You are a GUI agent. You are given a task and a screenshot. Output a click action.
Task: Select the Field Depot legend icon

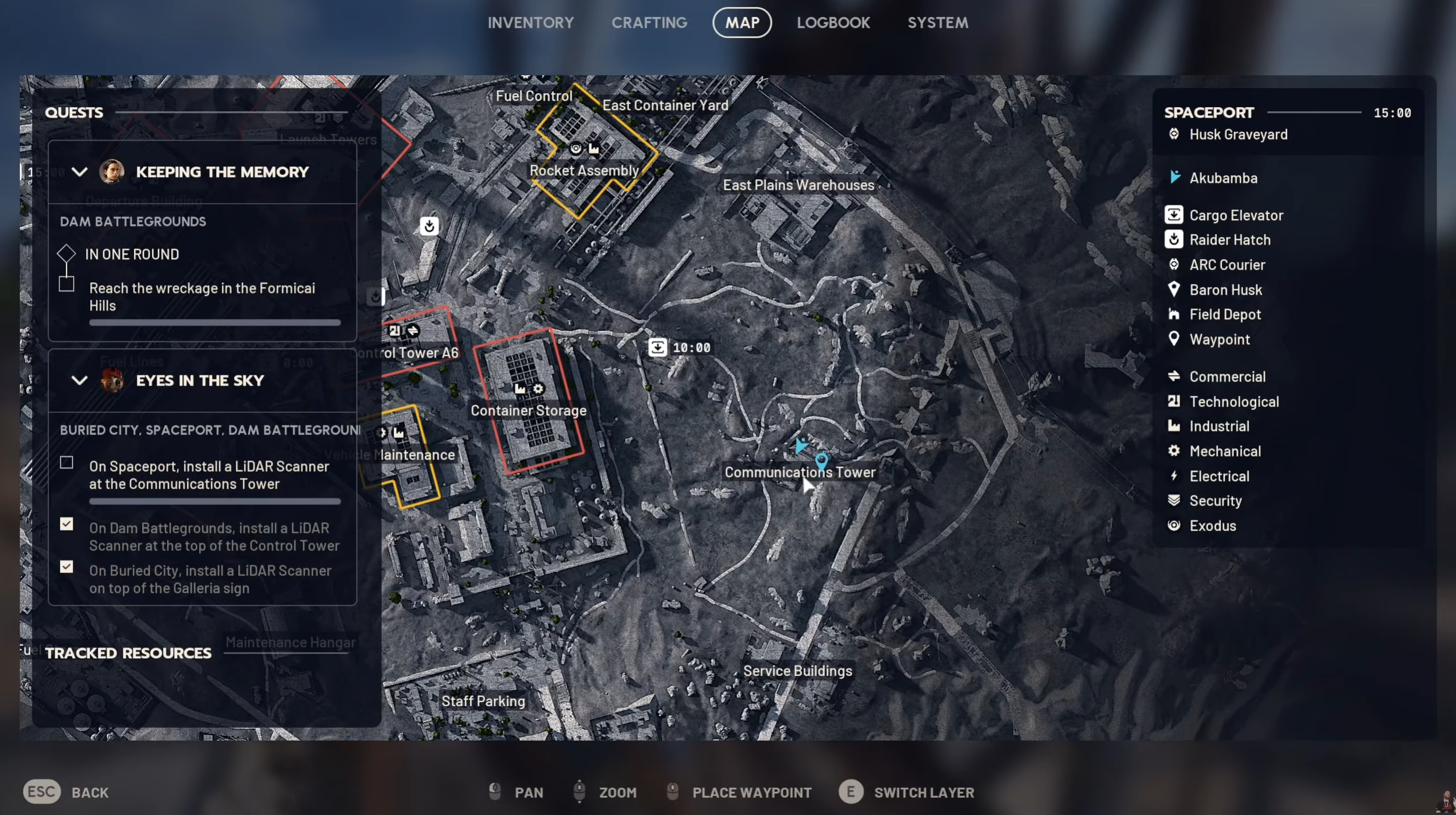pyautogui.click(x=1174, y=314)
